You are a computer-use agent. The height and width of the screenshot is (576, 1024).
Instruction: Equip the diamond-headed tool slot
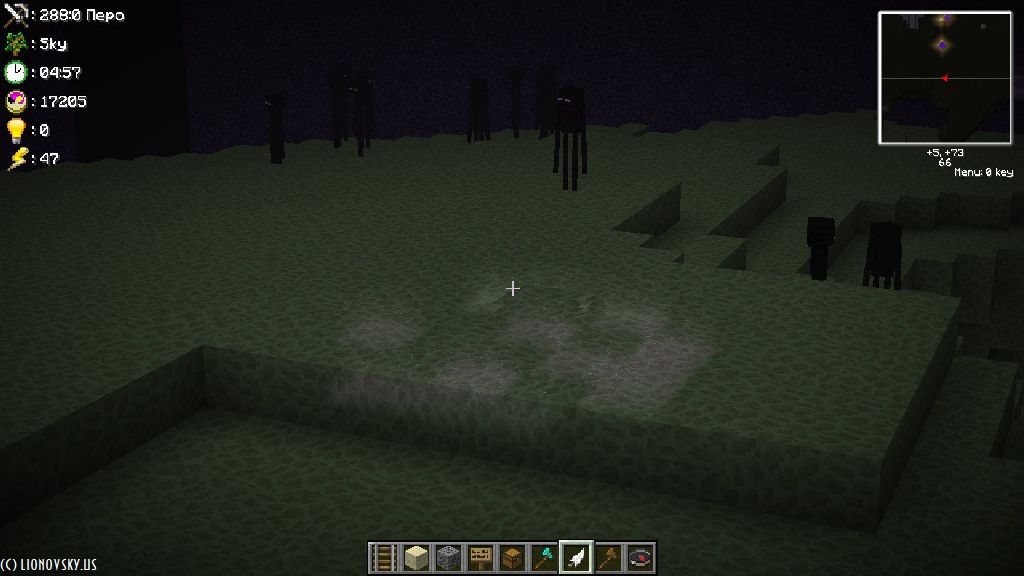[544, 556]
